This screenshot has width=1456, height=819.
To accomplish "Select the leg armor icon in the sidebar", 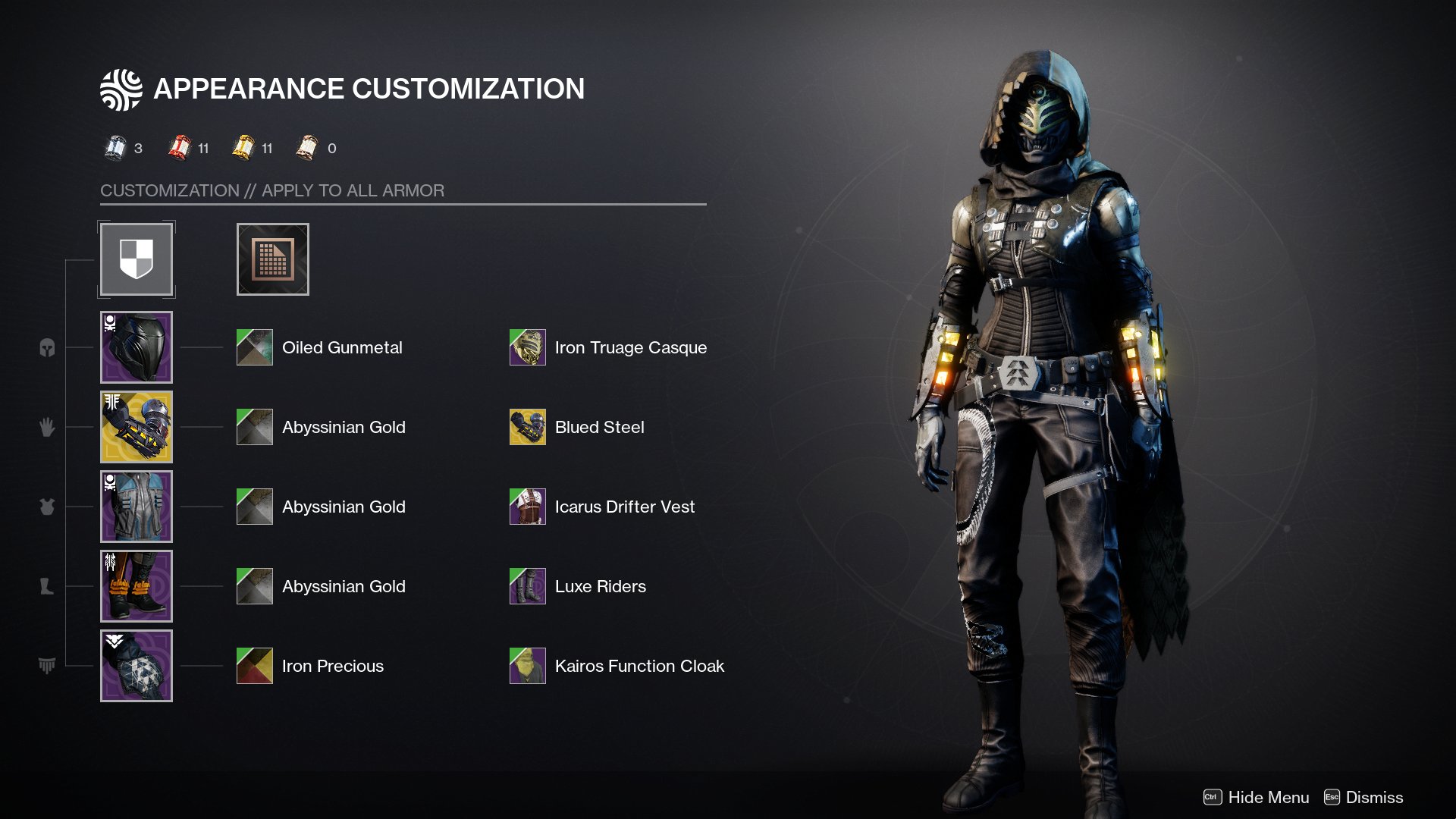I will 47,586.
